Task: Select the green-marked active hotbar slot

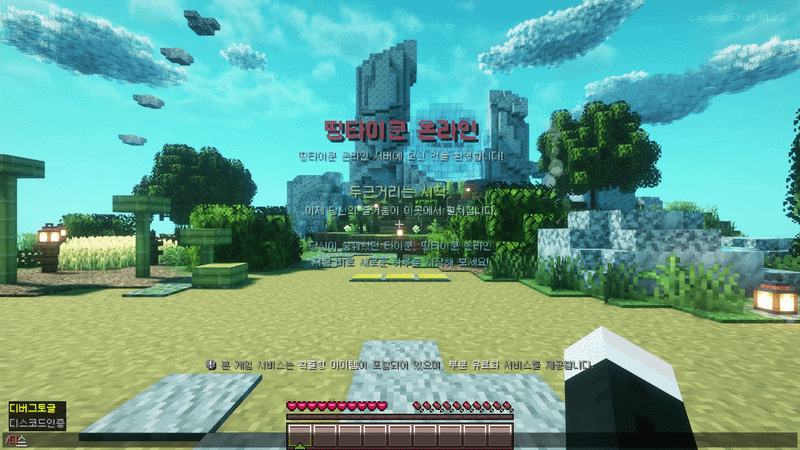Action: (300, 436)
